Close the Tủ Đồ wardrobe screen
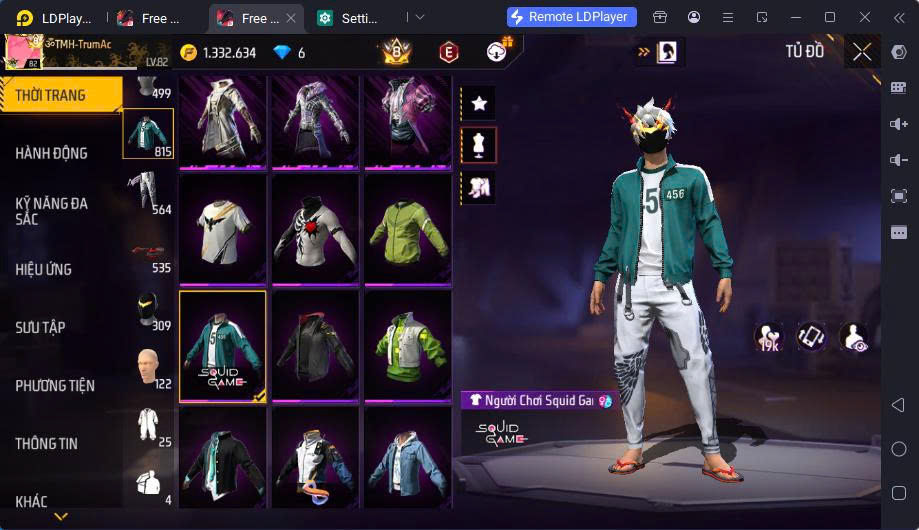919x530 pixels. pos(862,52)
